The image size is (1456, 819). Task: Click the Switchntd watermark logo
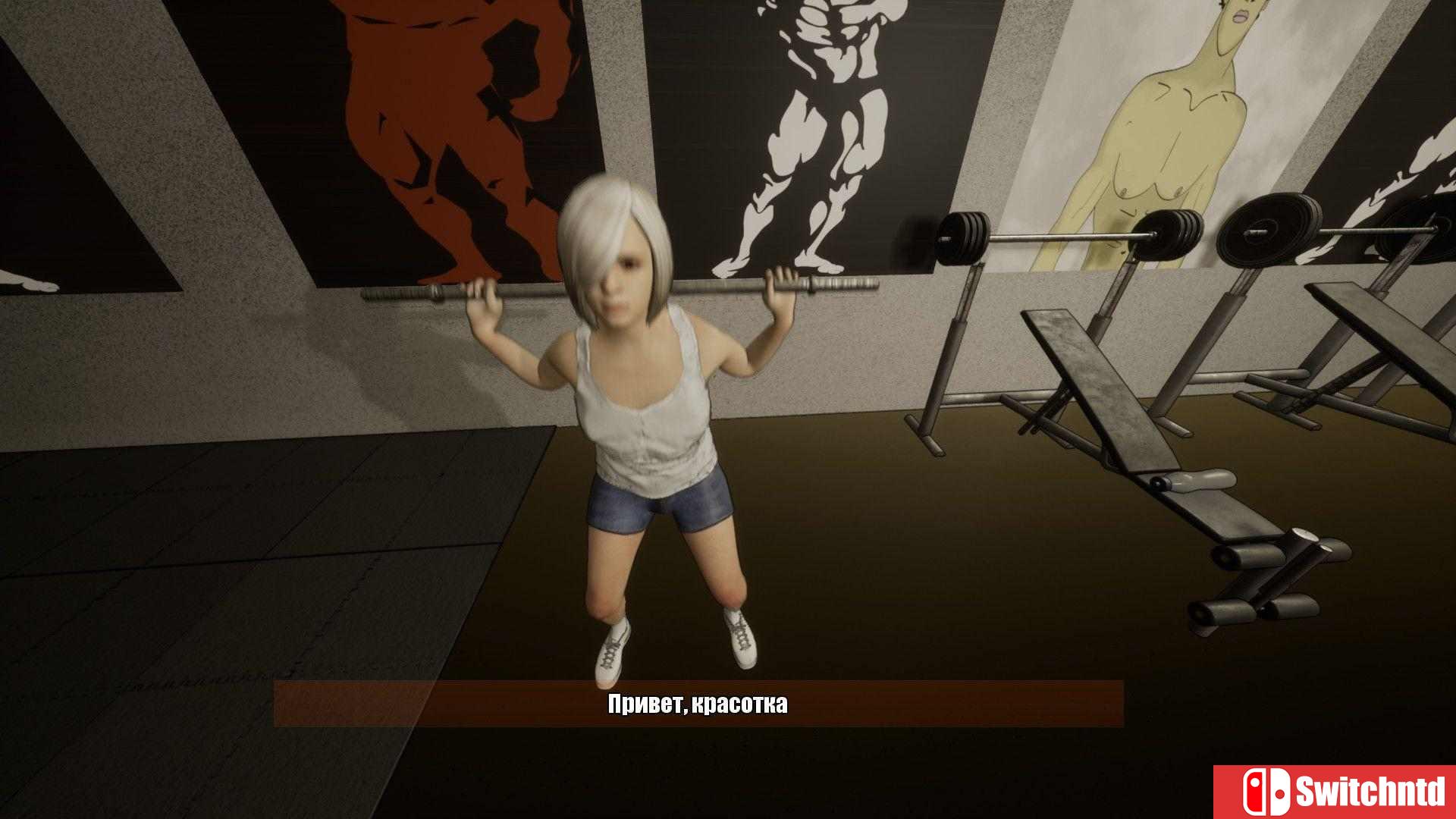1335,792
